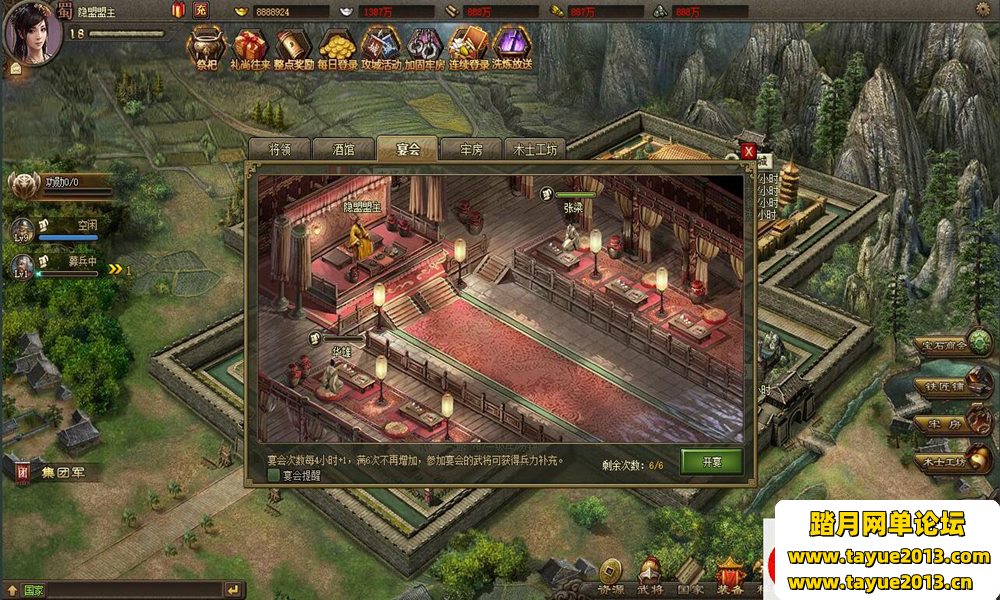1000x600 pixels.
Task: Show the 攻城活动 siege event
Action: pos(380,46)
